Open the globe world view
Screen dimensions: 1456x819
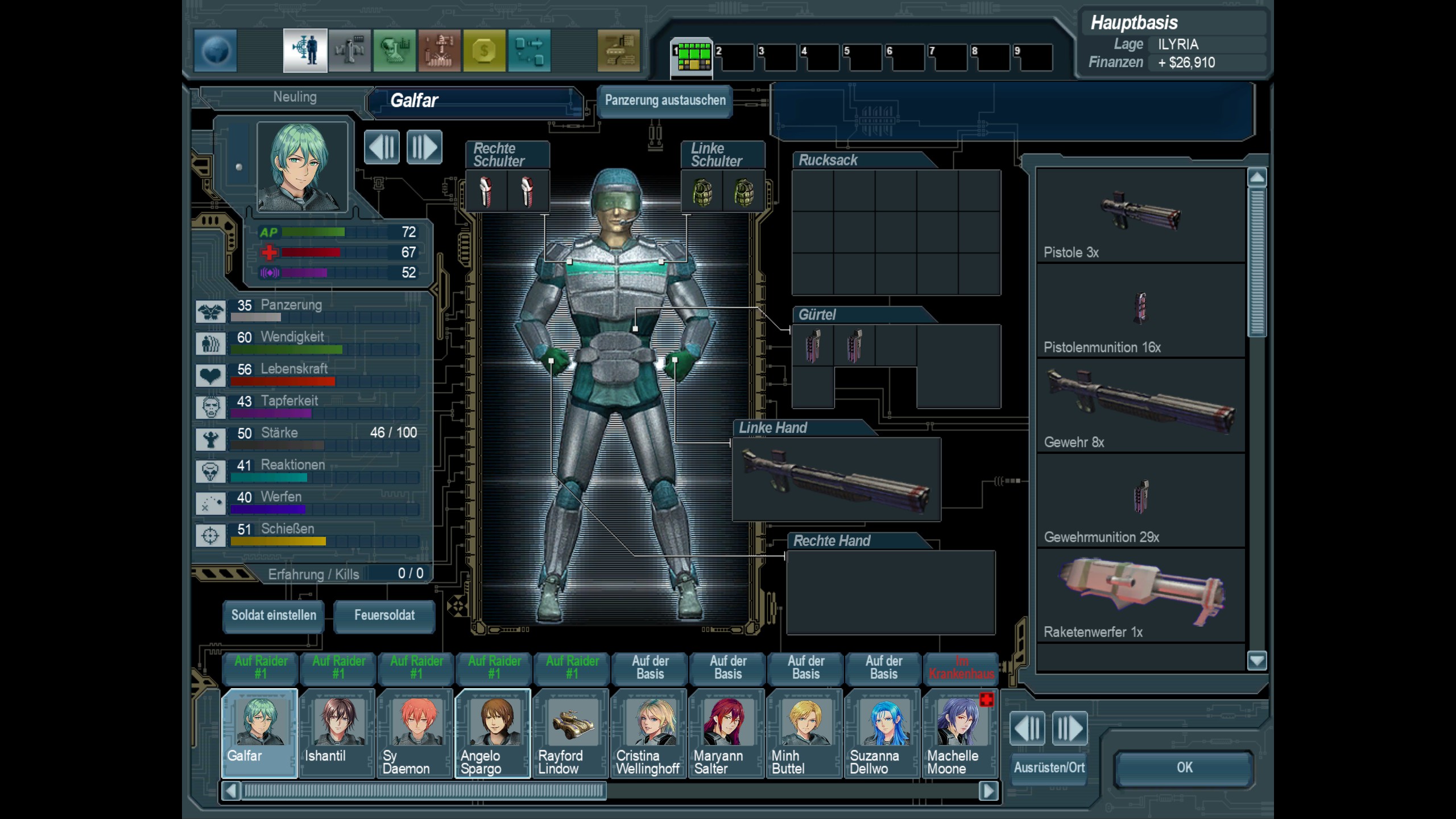tap(216, 51)
